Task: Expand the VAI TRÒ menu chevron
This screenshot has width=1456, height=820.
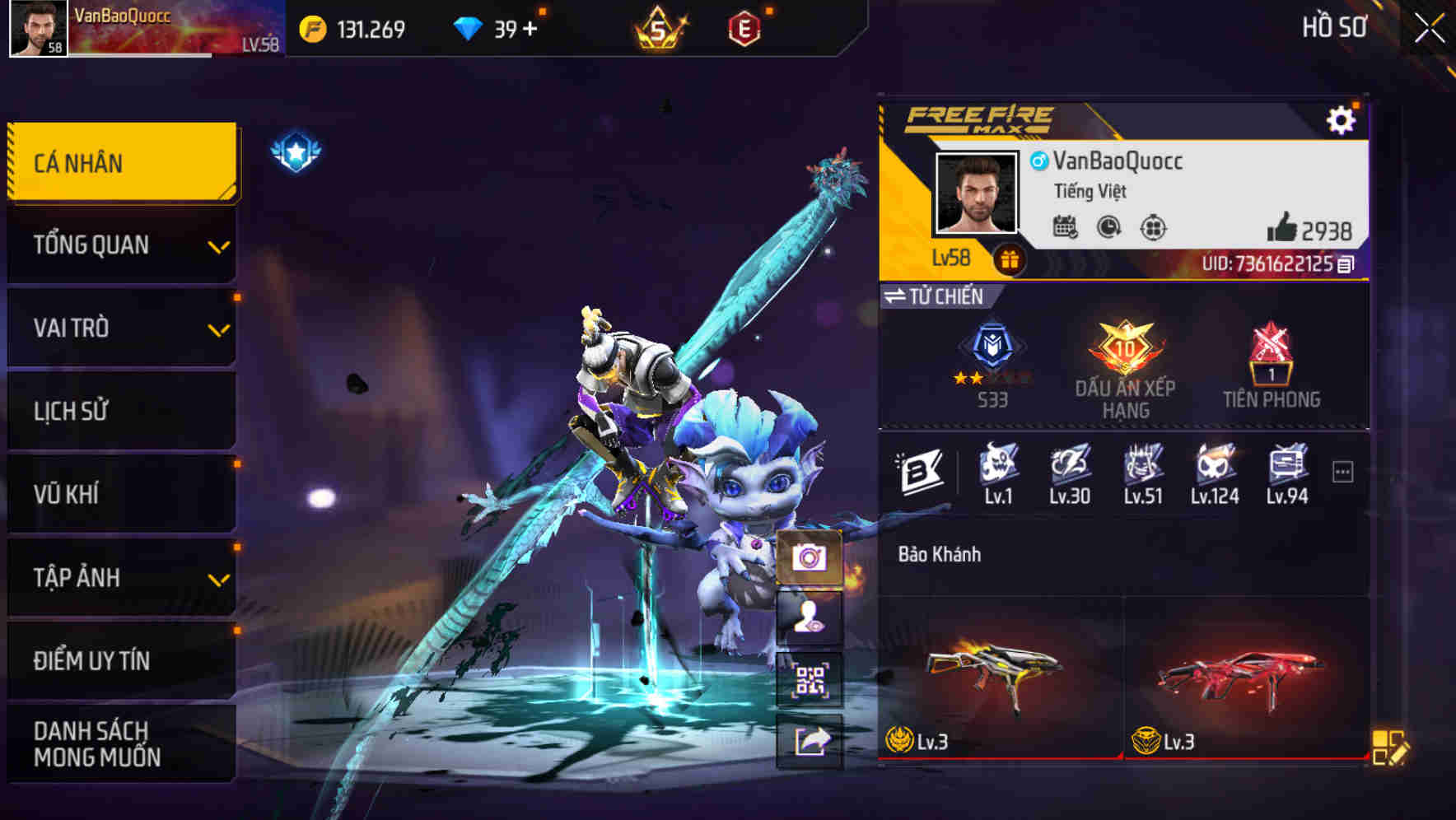Action: (x=218, y=328)
